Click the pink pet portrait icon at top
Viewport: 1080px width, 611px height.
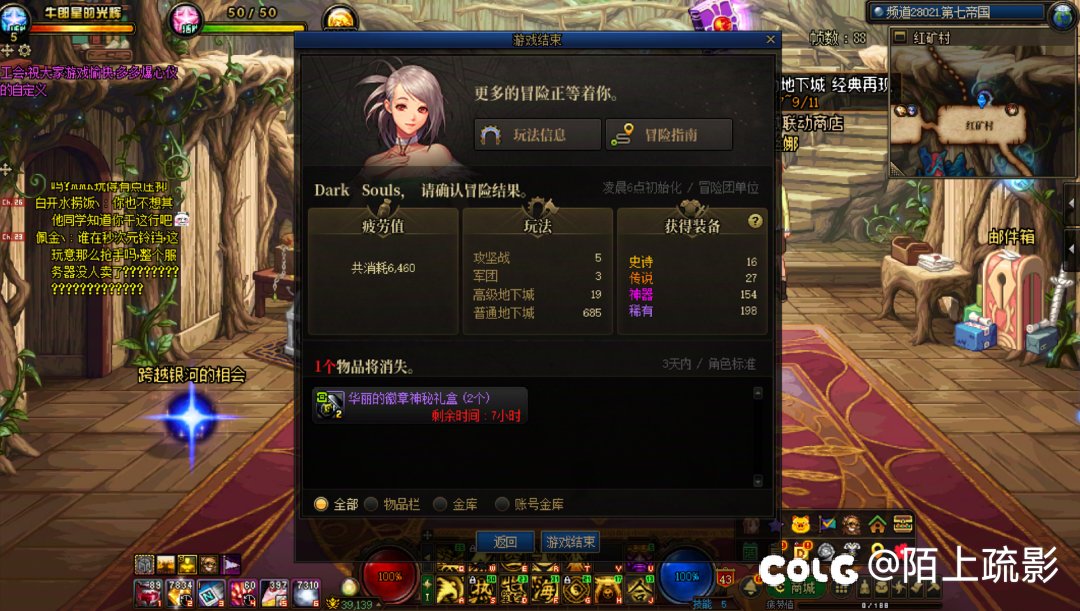185,18
